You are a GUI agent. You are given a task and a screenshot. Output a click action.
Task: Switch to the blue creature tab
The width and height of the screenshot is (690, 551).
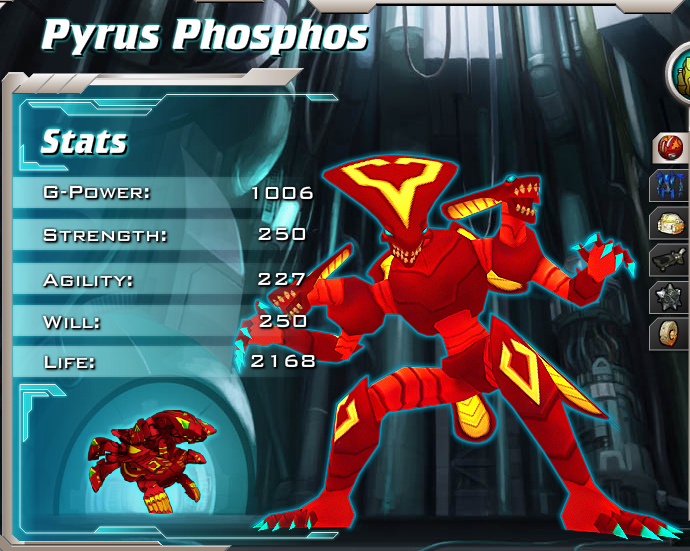(x=668, y=185)
